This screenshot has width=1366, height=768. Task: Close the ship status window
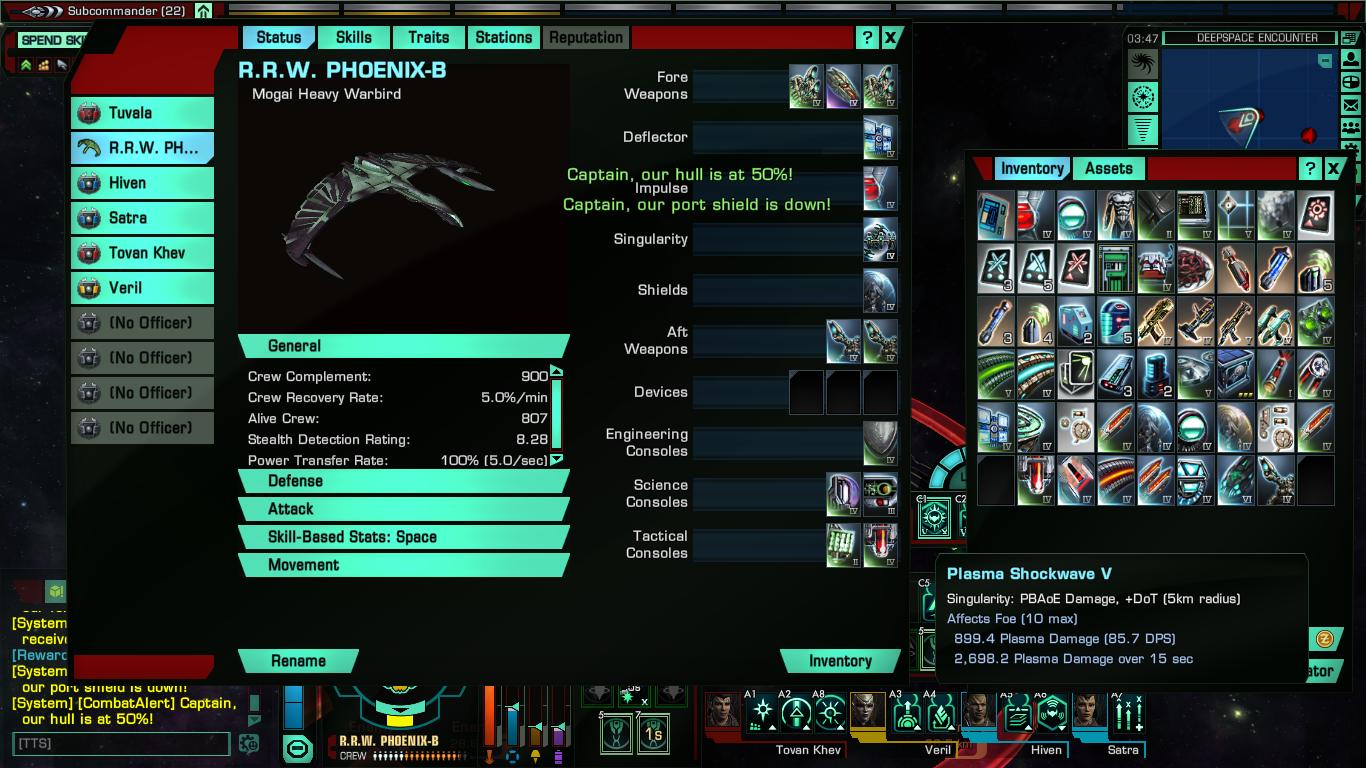[890, 38]
